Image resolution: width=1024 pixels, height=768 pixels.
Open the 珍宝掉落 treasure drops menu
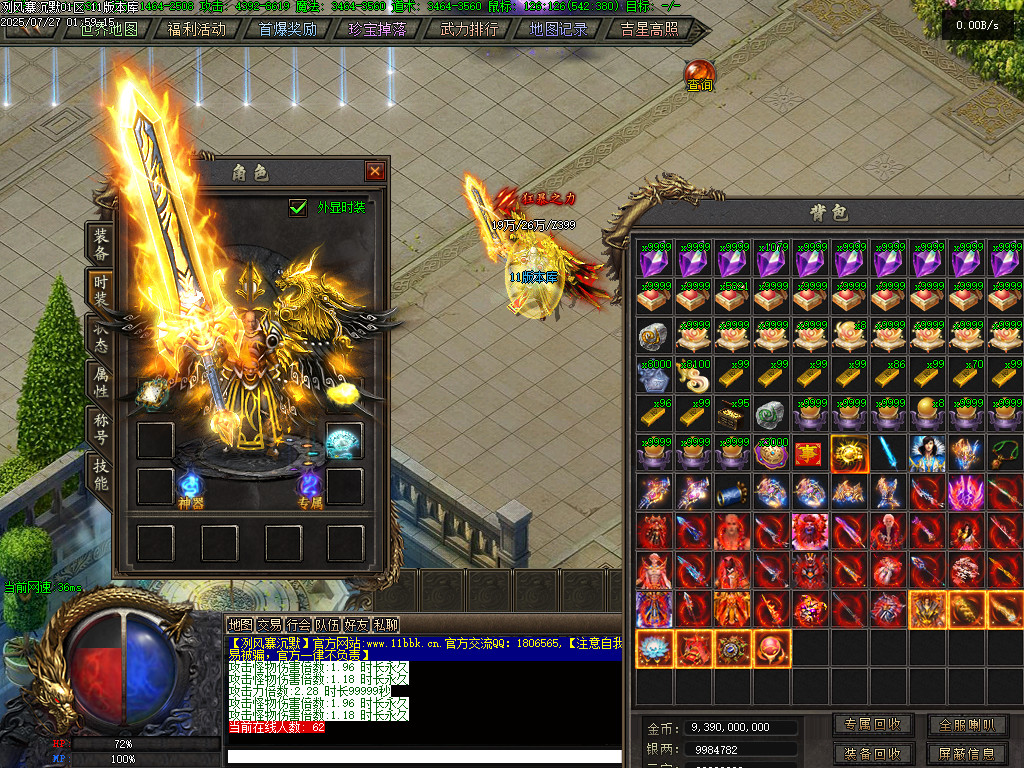(378, 29)
